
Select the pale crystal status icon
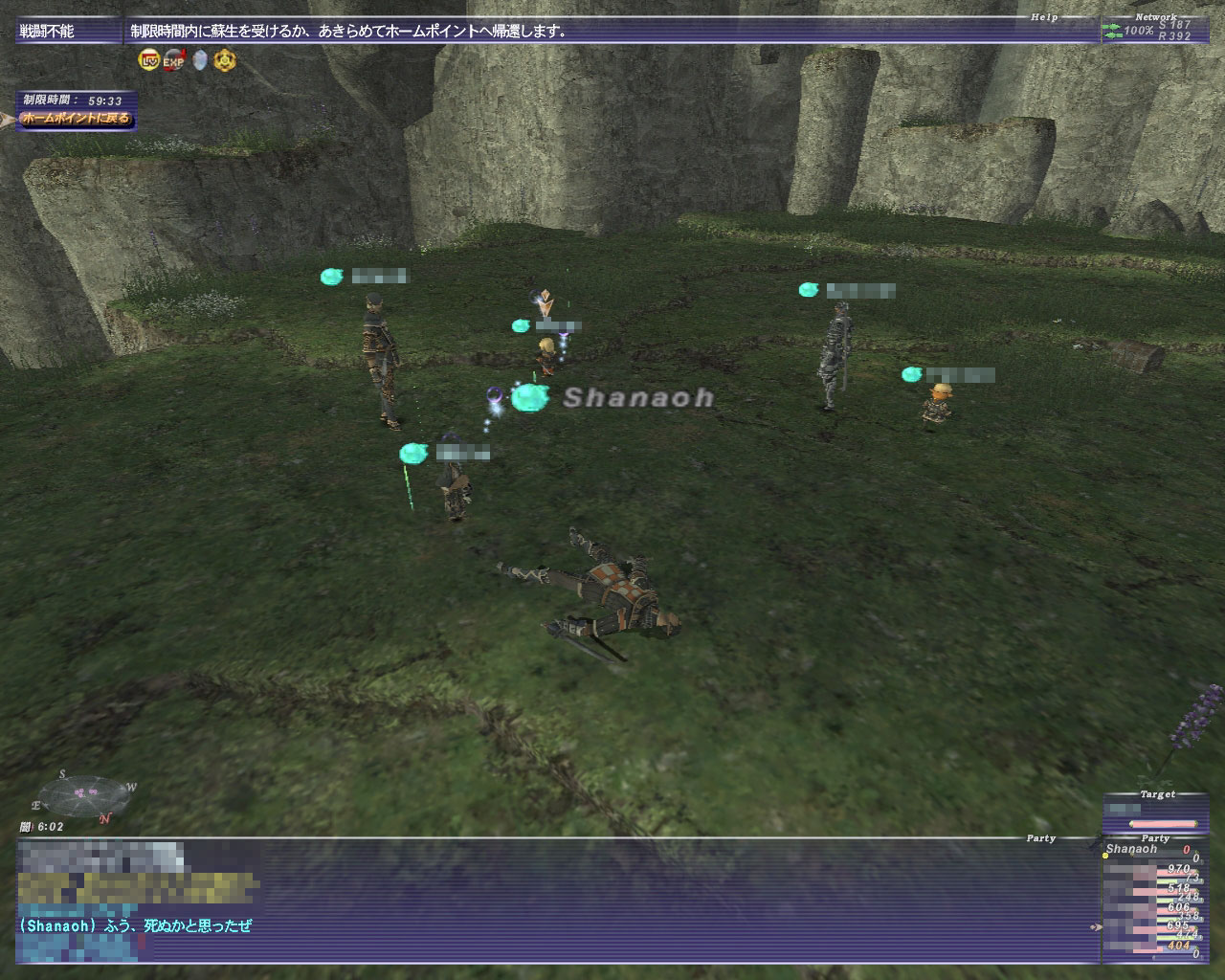pos(200,61)
